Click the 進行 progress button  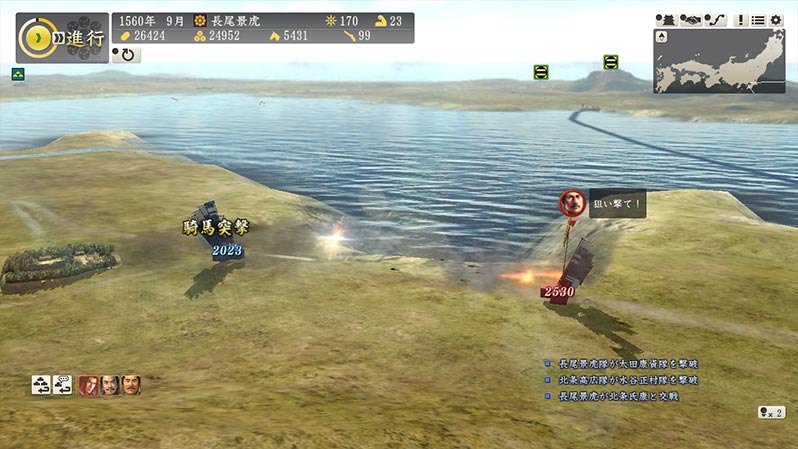62,37
